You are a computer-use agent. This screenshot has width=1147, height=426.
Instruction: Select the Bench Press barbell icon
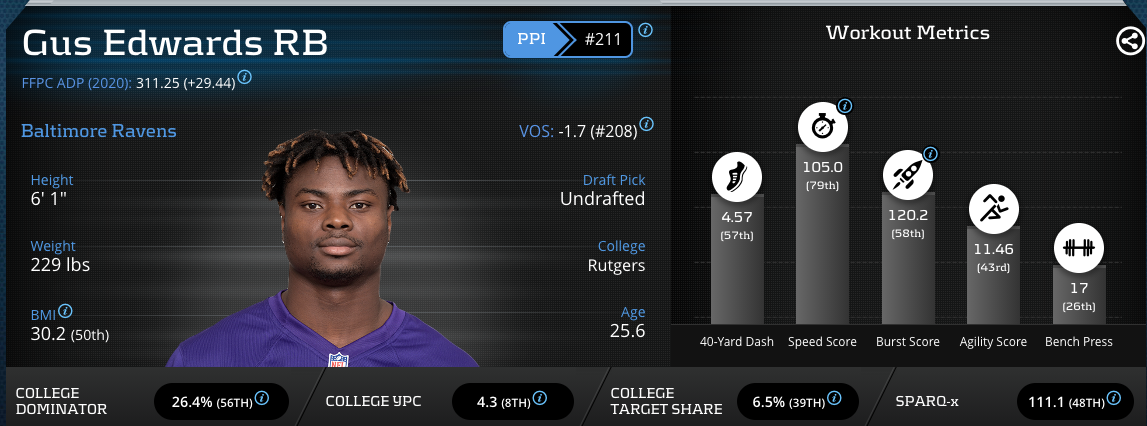pyautogui.click(x=1078, y=248)
